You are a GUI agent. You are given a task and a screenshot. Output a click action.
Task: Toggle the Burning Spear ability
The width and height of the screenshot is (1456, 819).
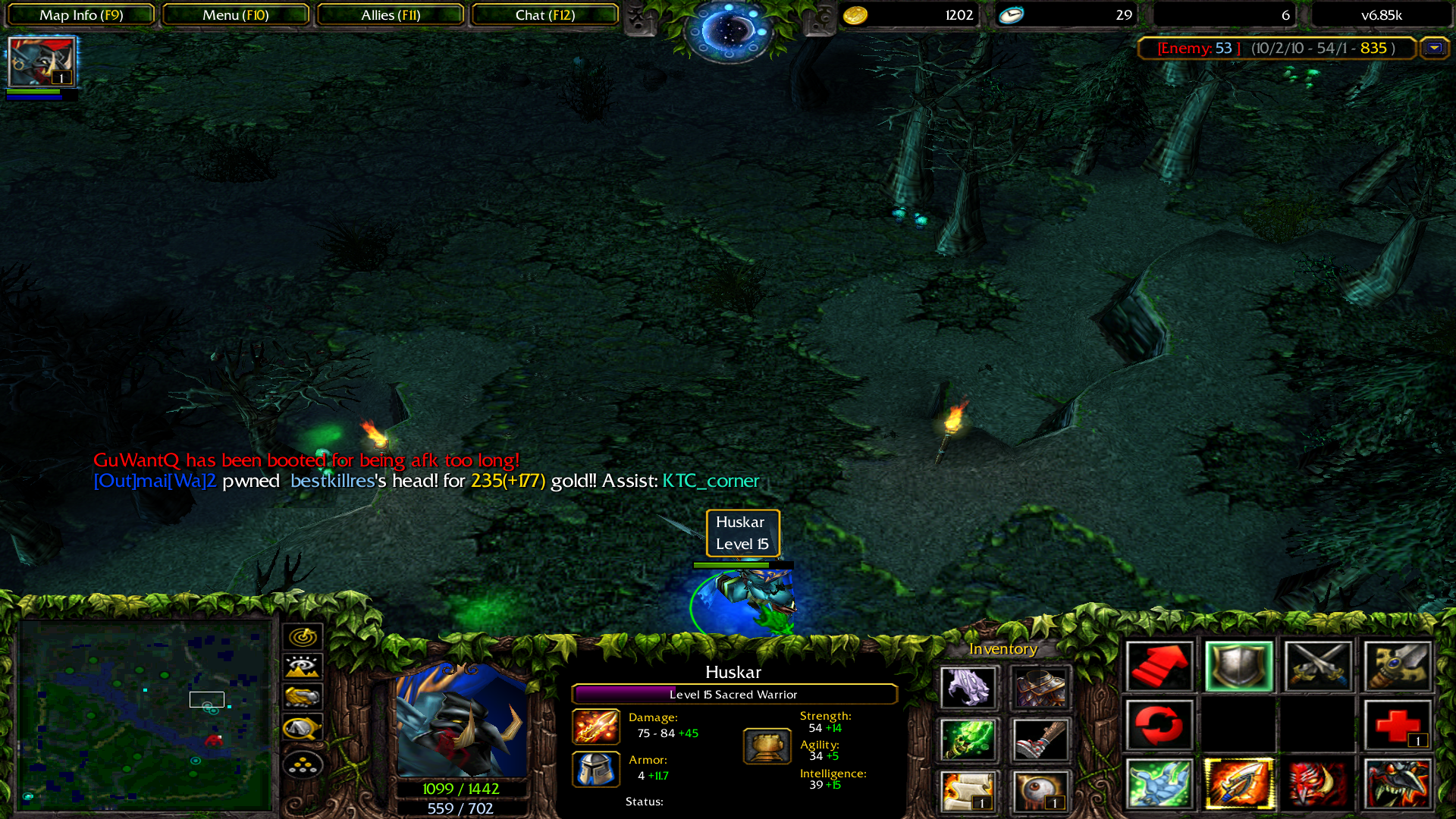1238,783
